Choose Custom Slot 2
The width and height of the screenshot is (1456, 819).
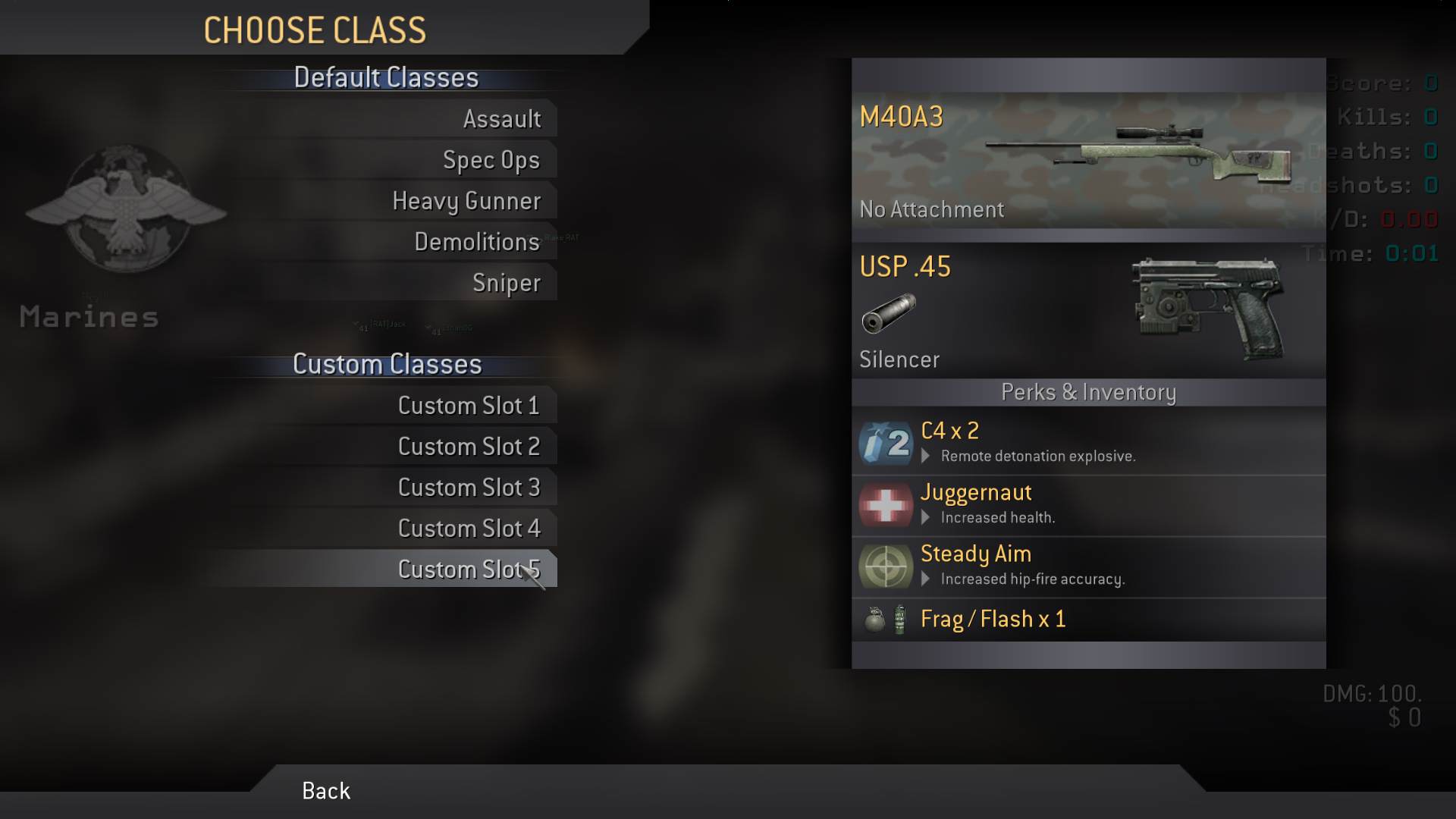tap(469, 447)
